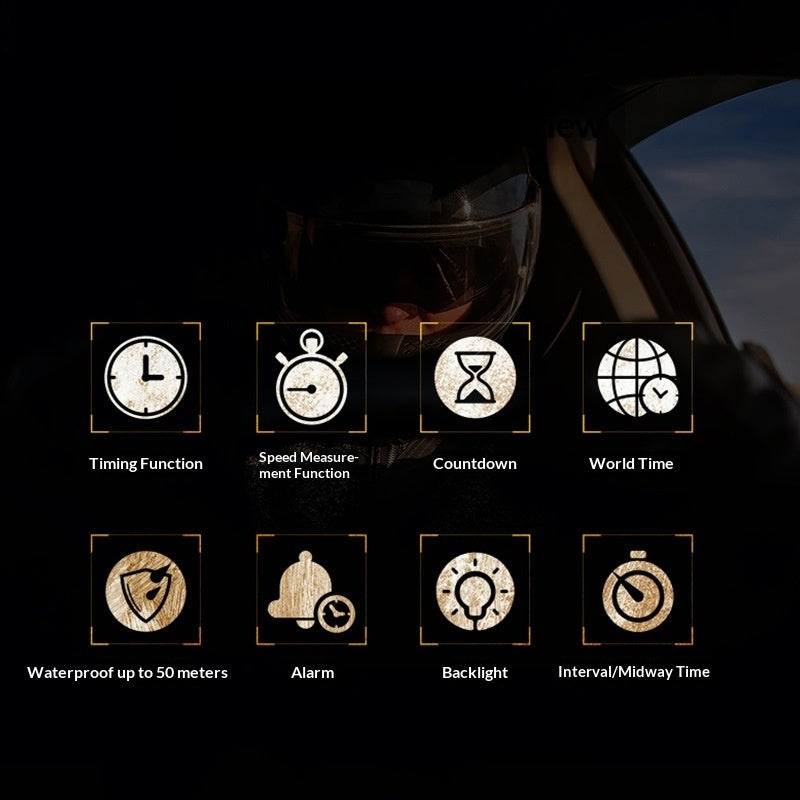Open the Speed Measurement Function stopwatch icon
Image resolution: width=800 pixels, height=800 pixels.
311,380
